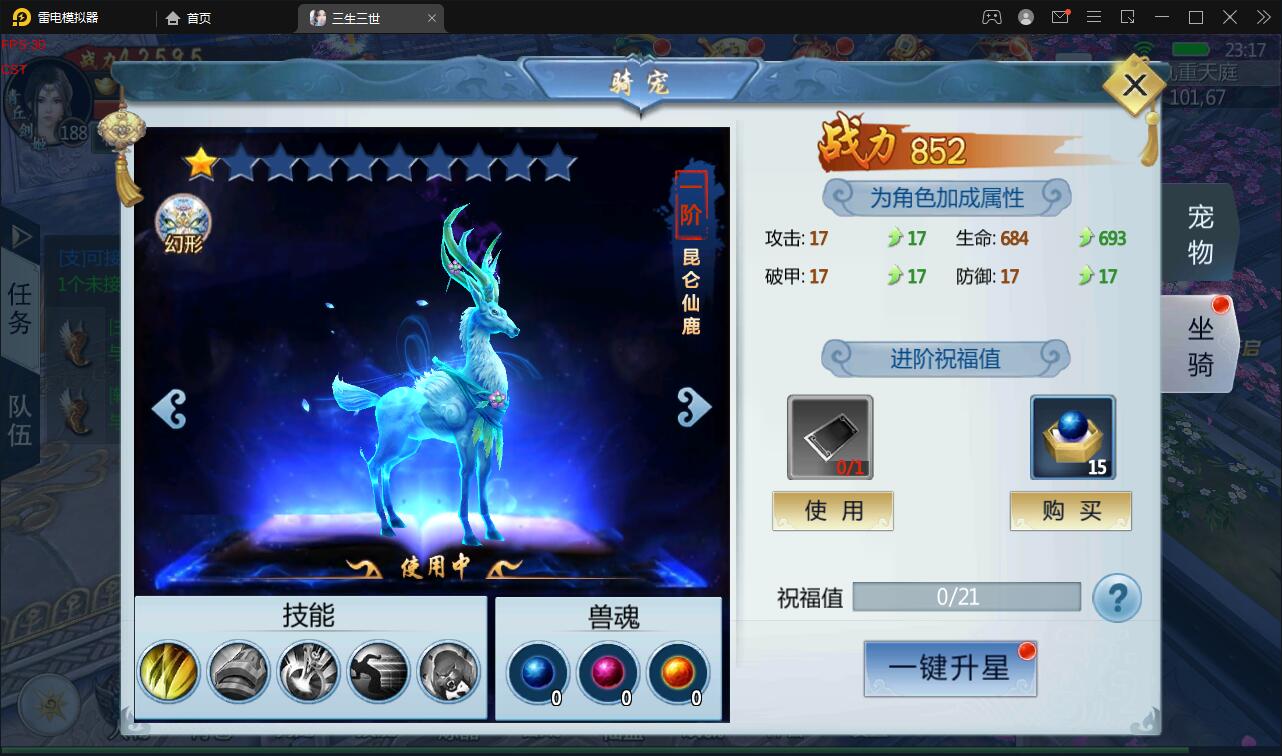1282x756 pixels.
Task: Switch to the 坐骑 (mount) tab
Action: tap(1200, 344)
